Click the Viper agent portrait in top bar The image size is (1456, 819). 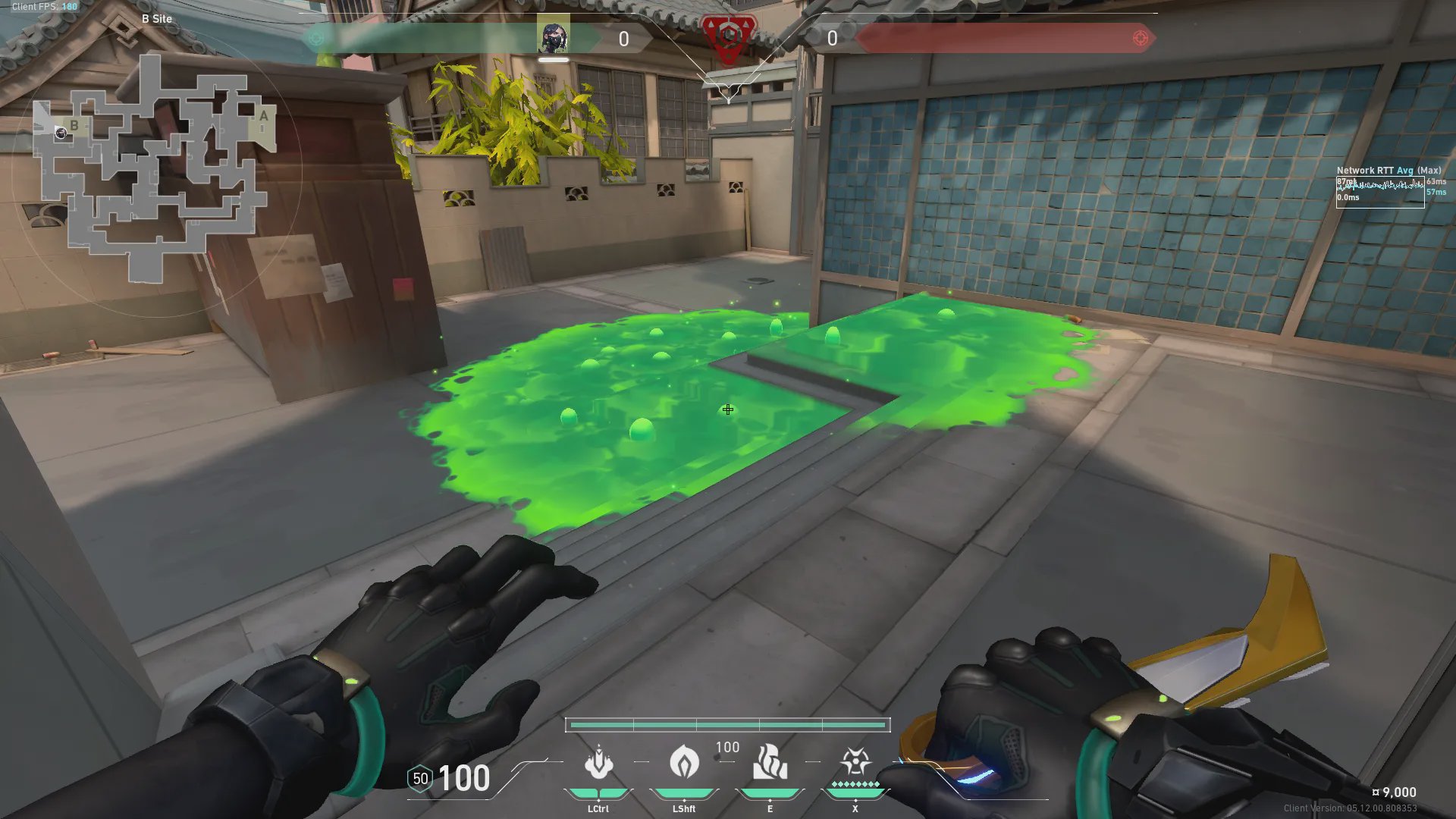pyautogui.click(x=554, y=36)
